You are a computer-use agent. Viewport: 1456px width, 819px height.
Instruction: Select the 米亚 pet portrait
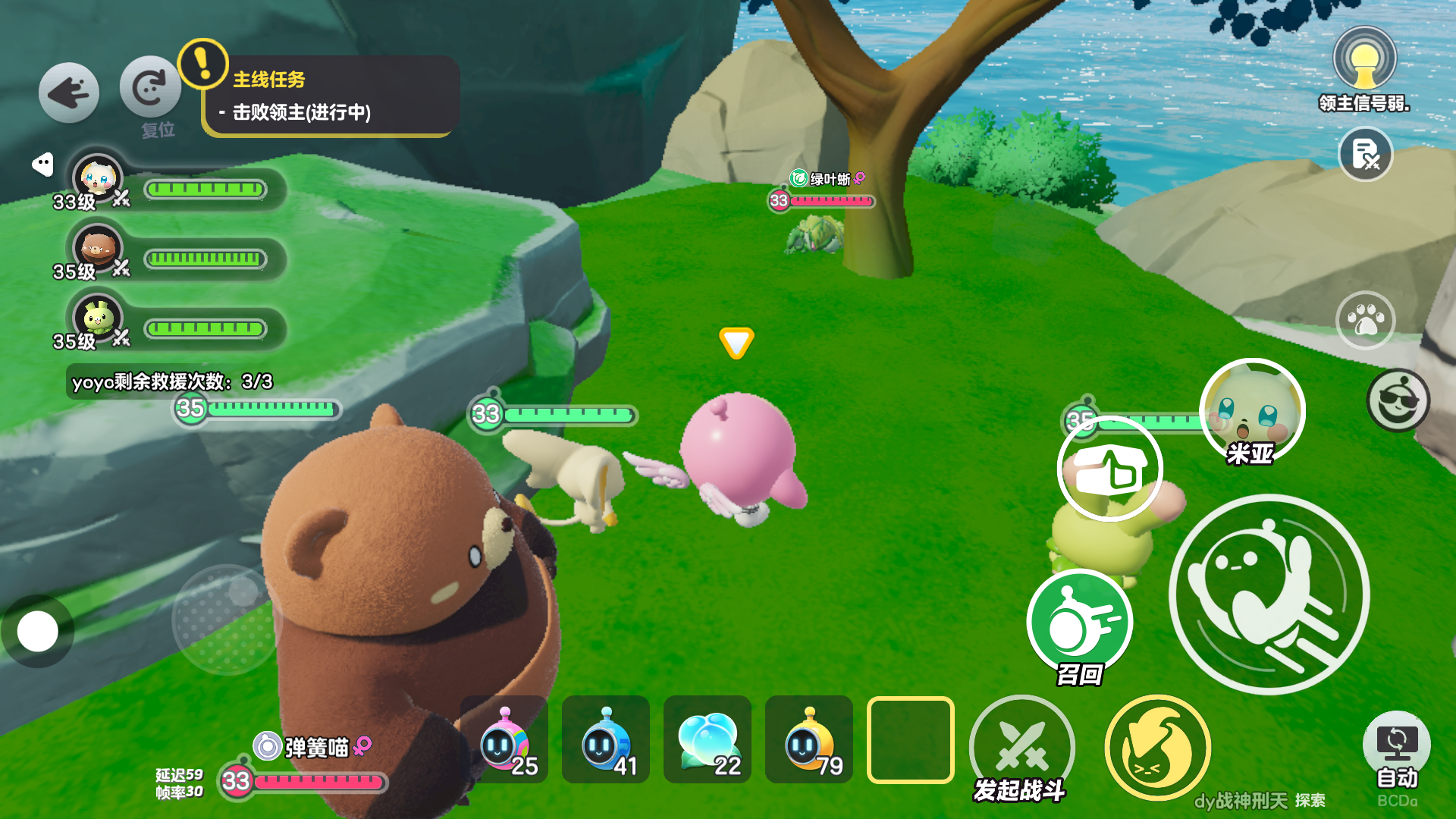click(1252, 412)
